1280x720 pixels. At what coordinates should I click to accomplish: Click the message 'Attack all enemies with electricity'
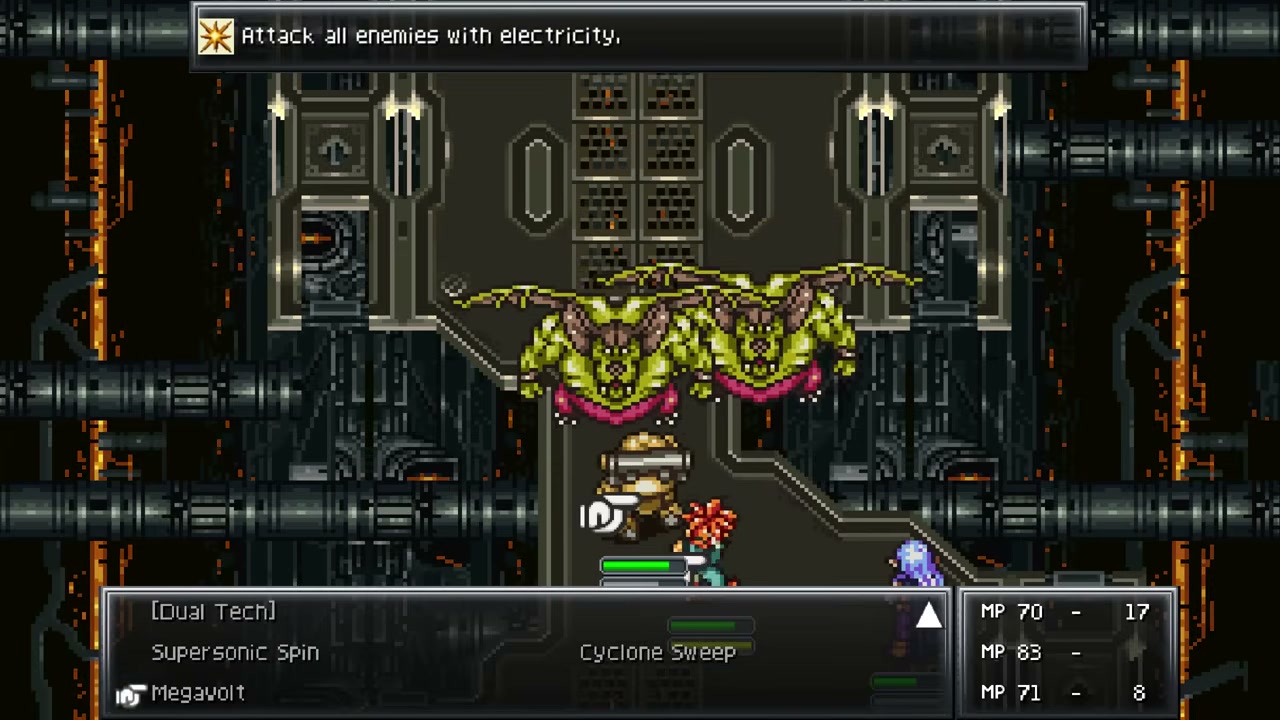[432, 36]
